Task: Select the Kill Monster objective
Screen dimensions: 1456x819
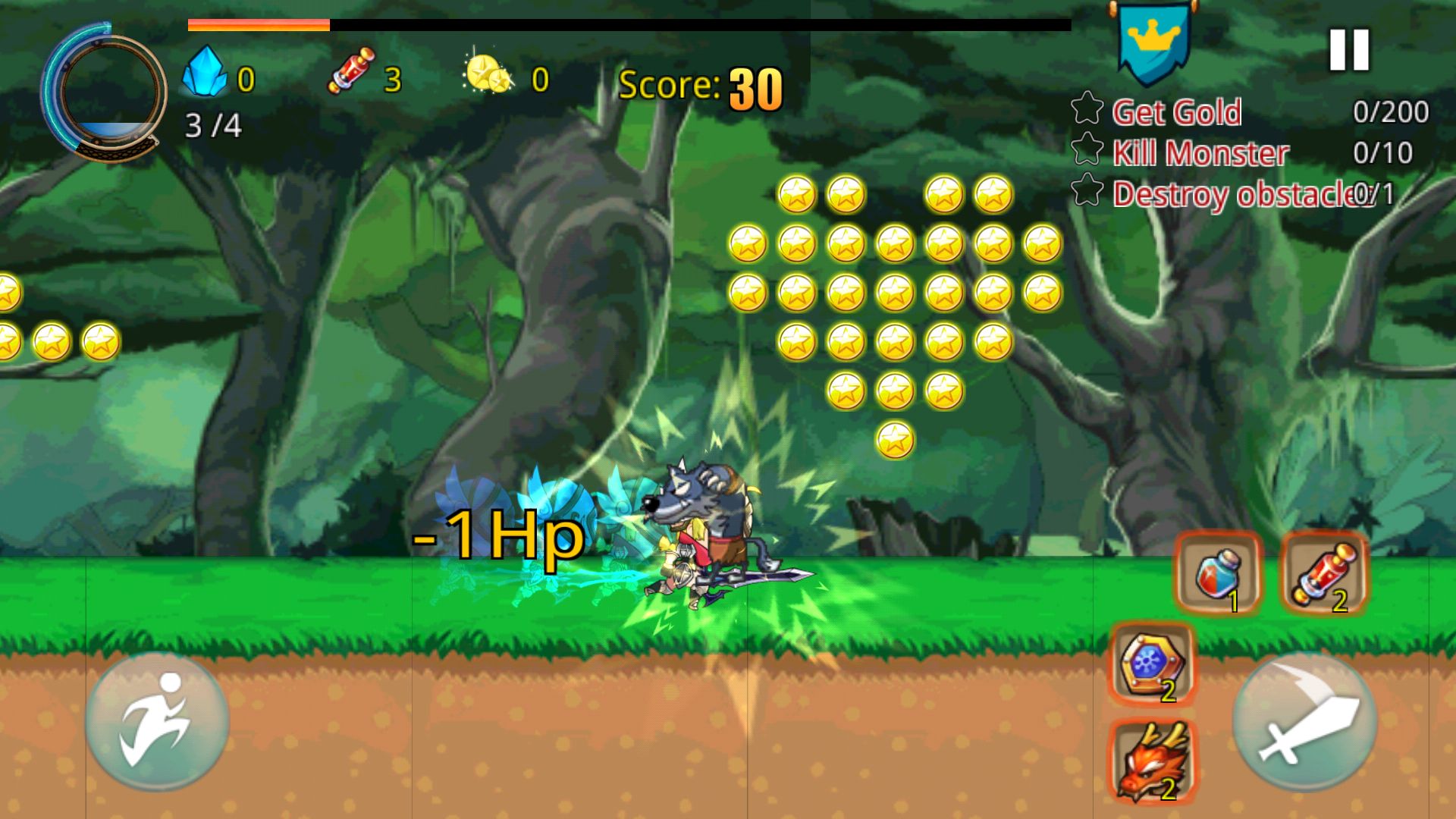Action: [1200, 153]
